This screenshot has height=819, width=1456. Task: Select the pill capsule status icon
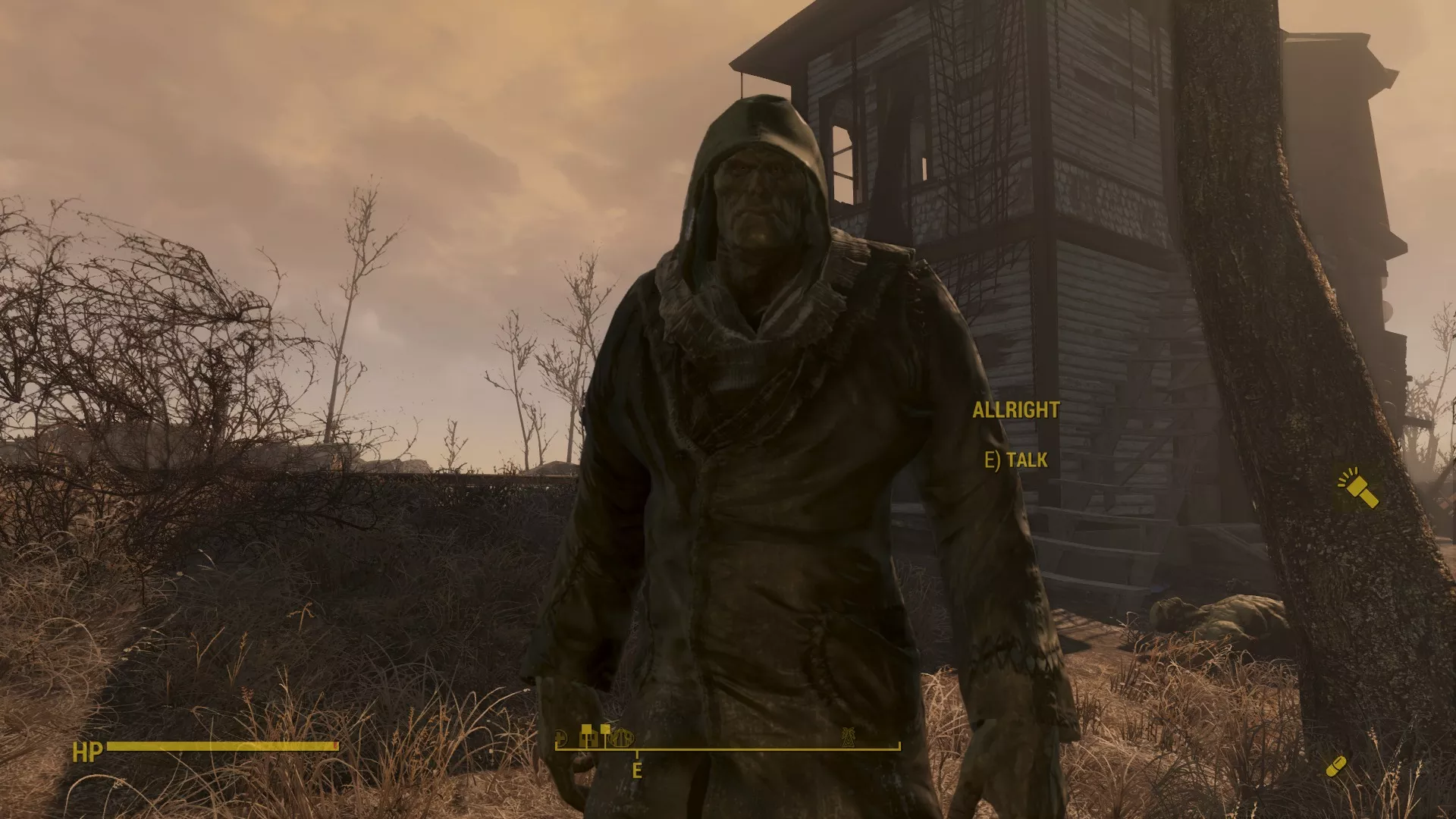[1336, 767]
